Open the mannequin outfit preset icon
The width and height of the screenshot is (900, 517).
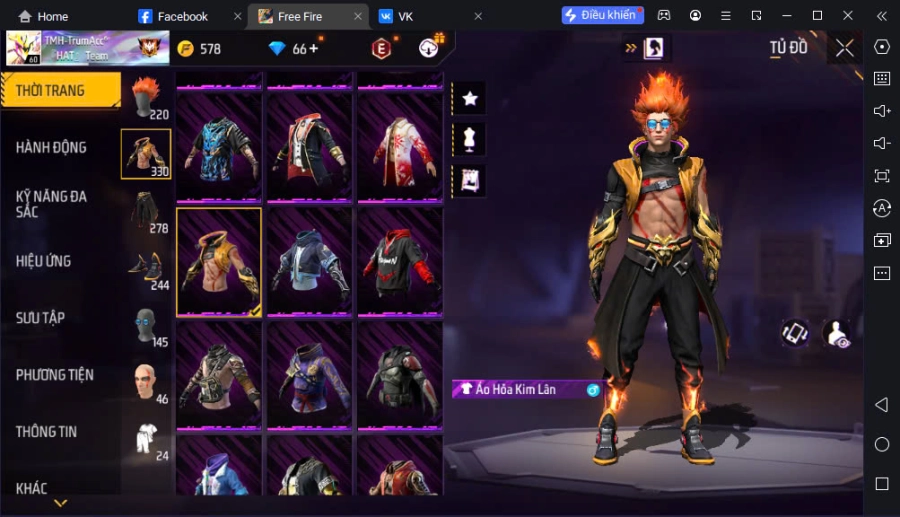pyautogui.click(x=469, y=139)
